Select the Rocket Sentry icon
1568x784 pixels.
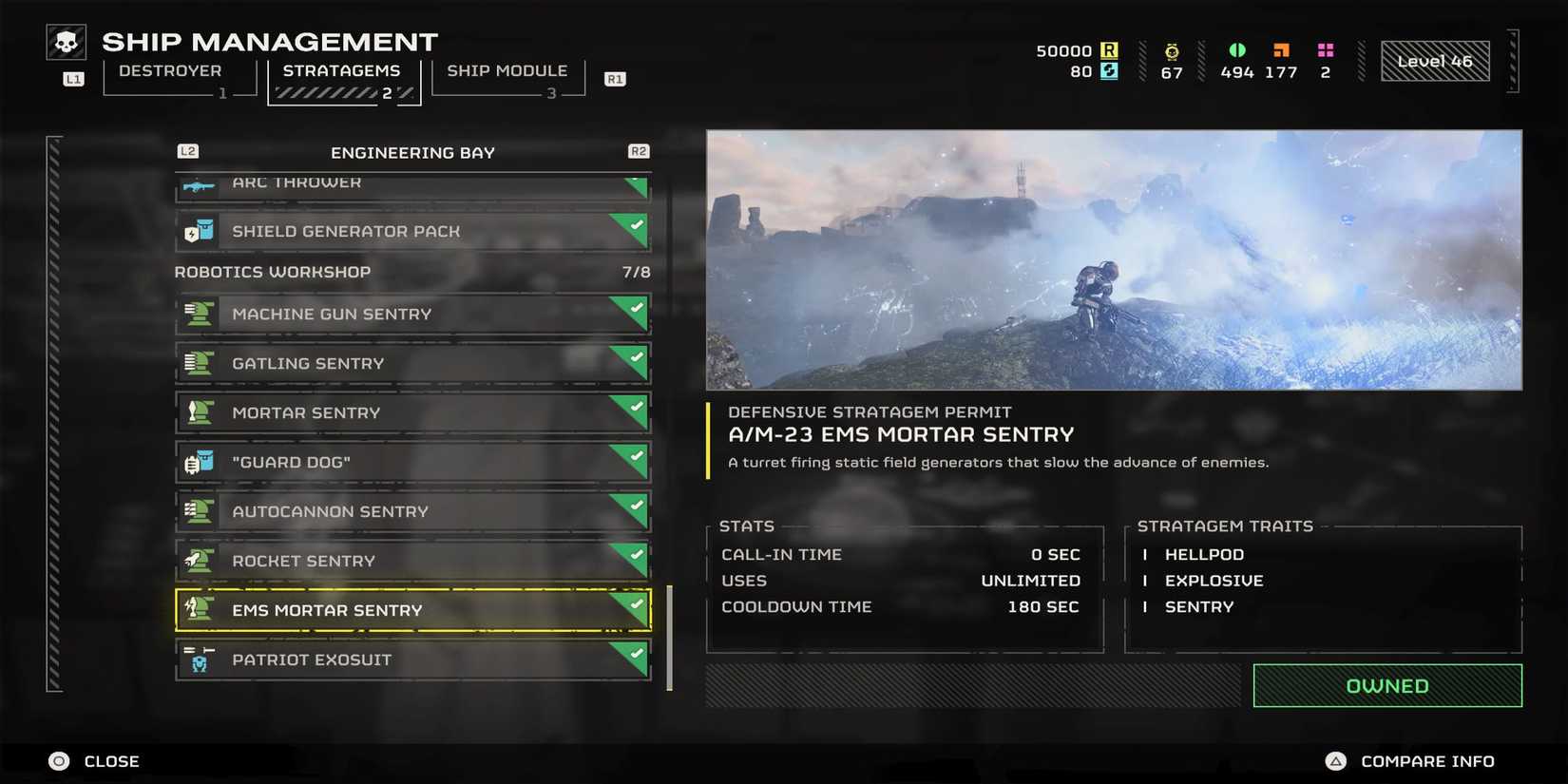coord(200,561)
